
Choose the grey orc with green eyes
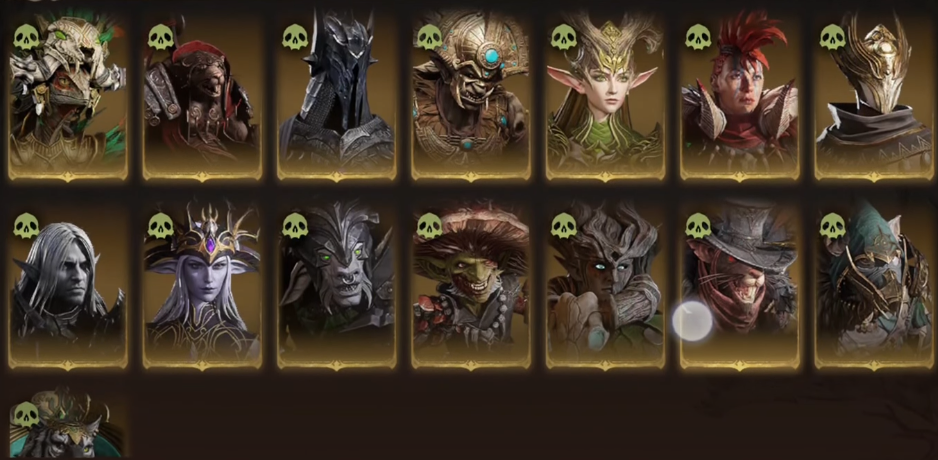click(x=336, y=287)
